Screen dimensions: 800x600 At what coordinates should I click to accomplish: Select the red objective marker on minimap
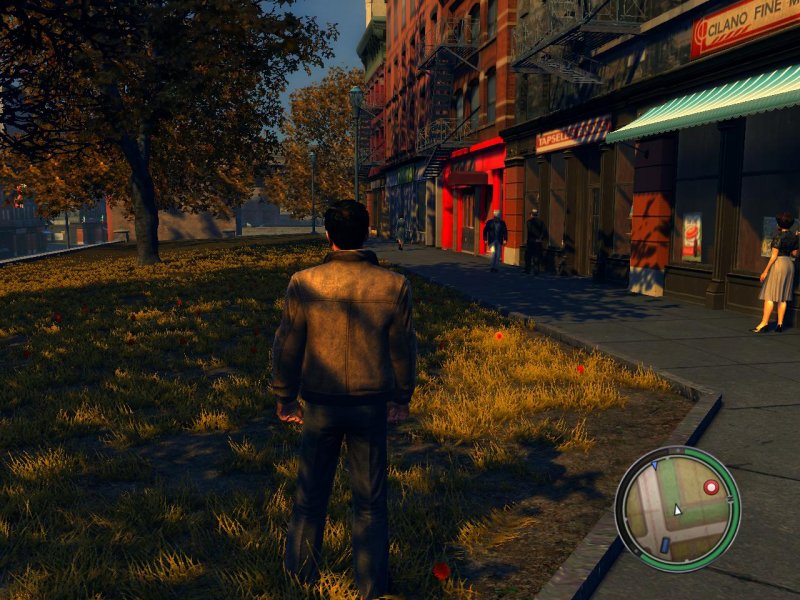pyautogui.click(x=711, y=487)
